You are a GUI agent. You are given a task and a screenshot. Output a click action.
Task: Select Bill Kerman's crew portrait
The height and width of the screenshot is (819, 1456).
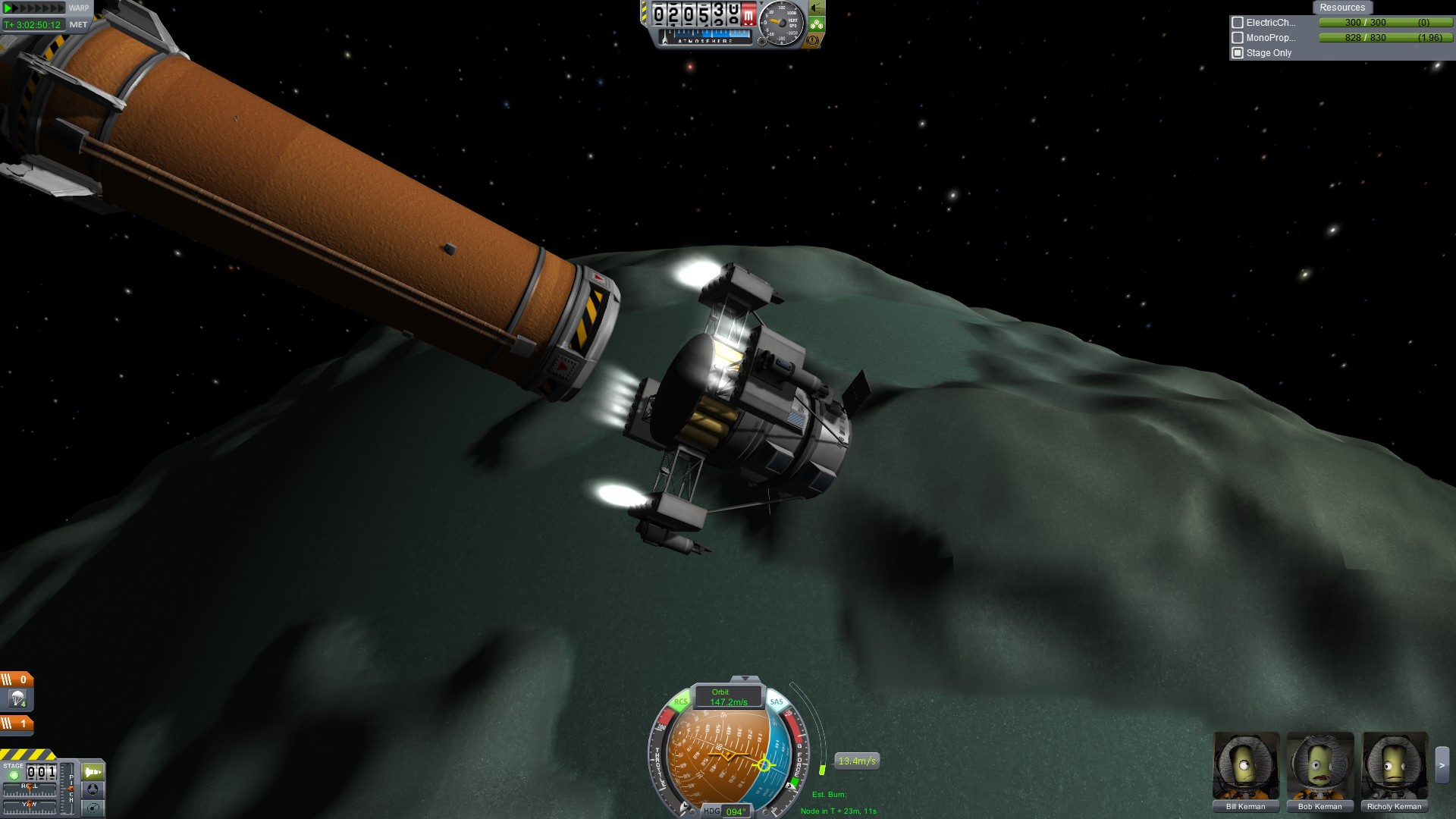pos(1245,766)
